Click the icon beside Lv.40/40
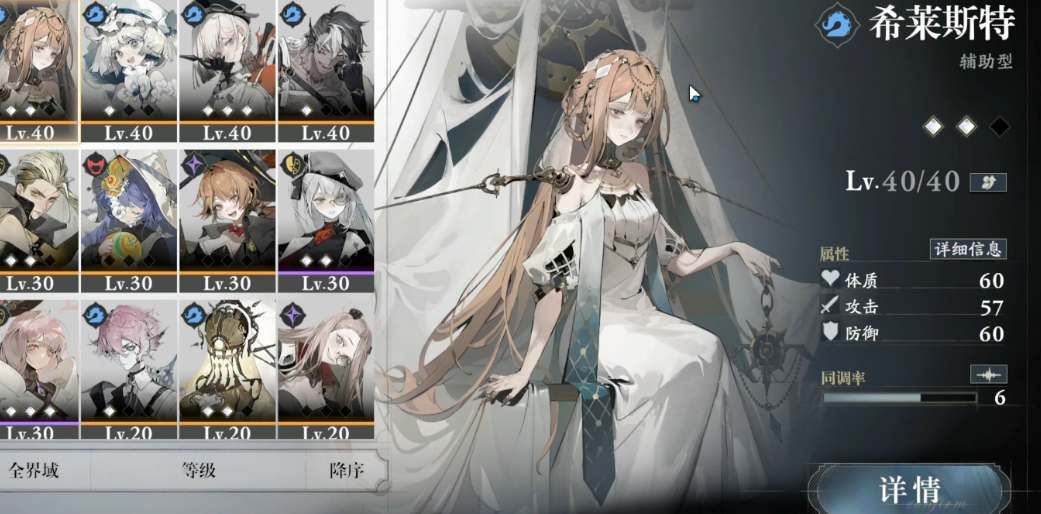 coord(988,182)
